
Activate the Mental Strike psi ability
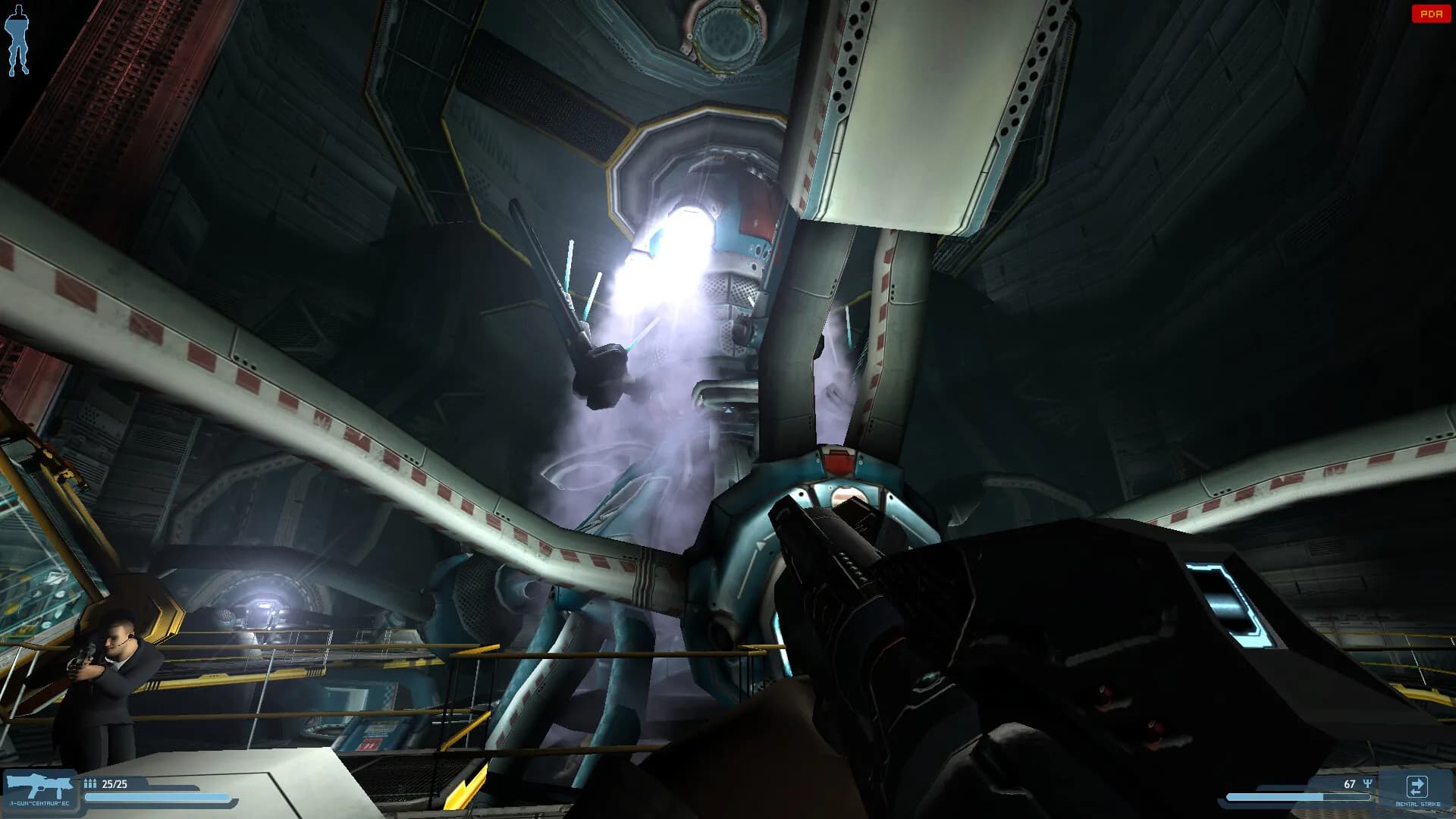coord(1417,789)
